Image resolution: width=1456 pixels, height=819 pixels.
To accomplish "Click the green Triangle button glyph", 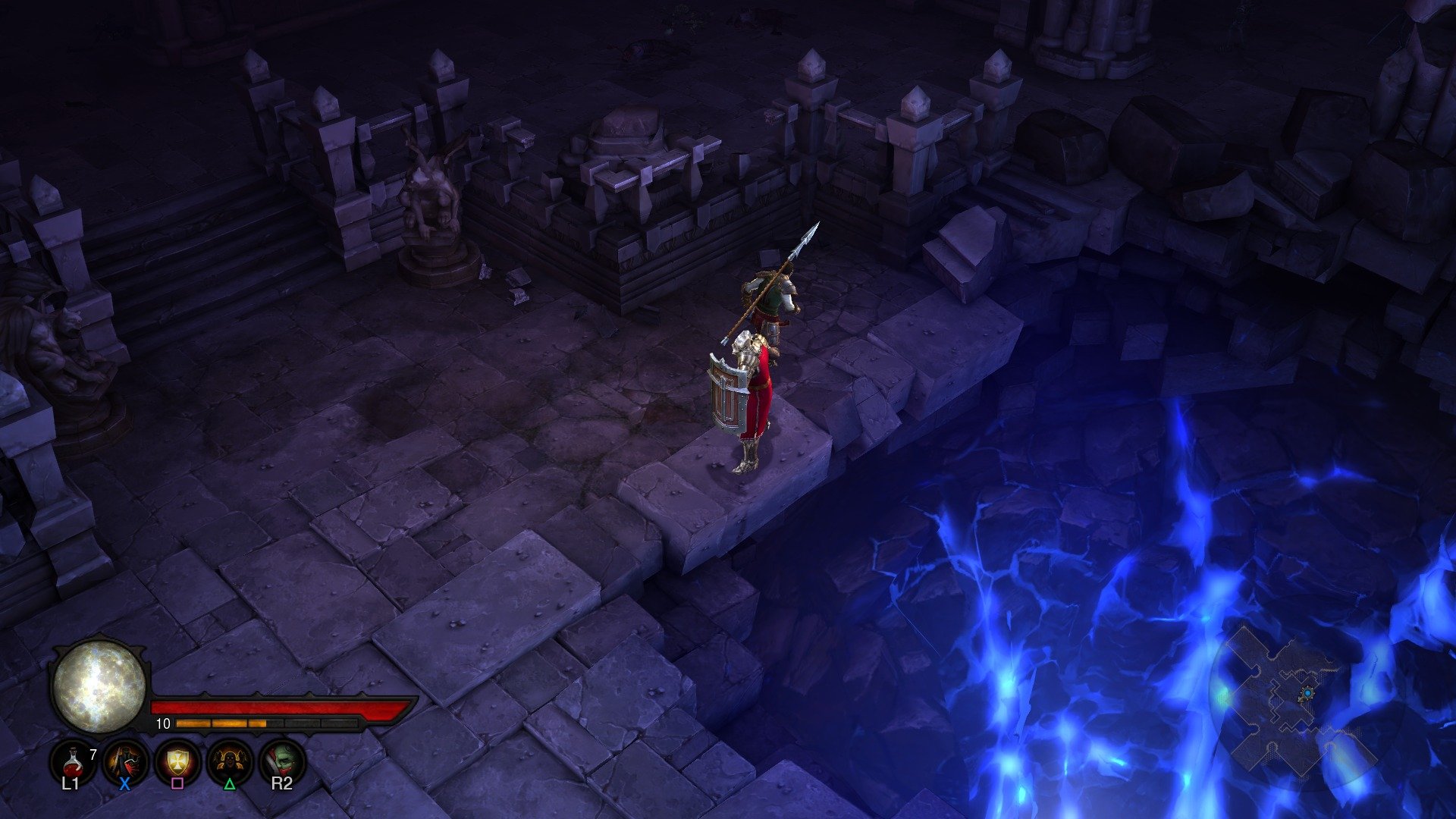I will pyautogui.click(x=229, y=785).
